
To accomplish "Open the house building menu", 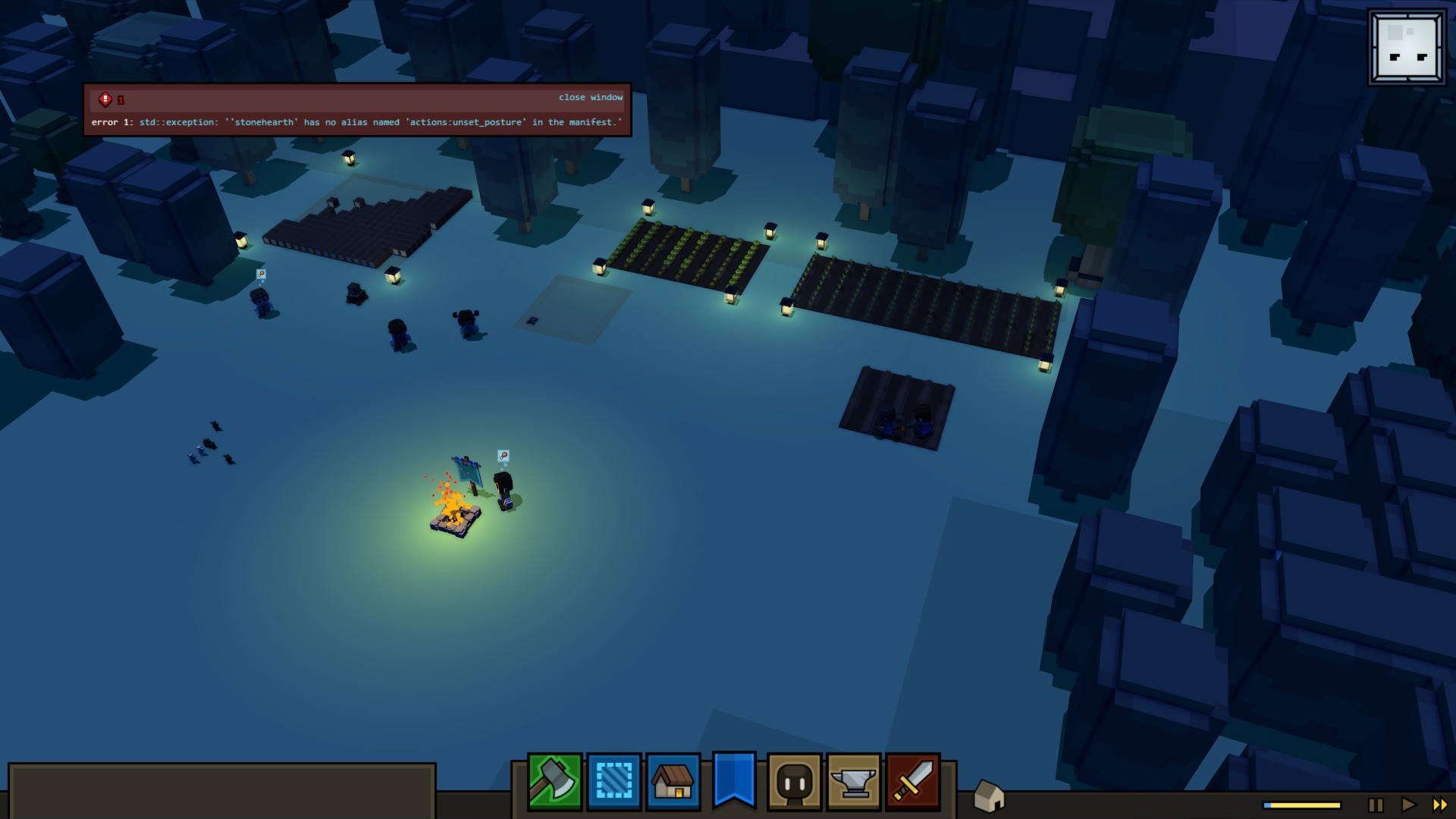I will (673, 781).
